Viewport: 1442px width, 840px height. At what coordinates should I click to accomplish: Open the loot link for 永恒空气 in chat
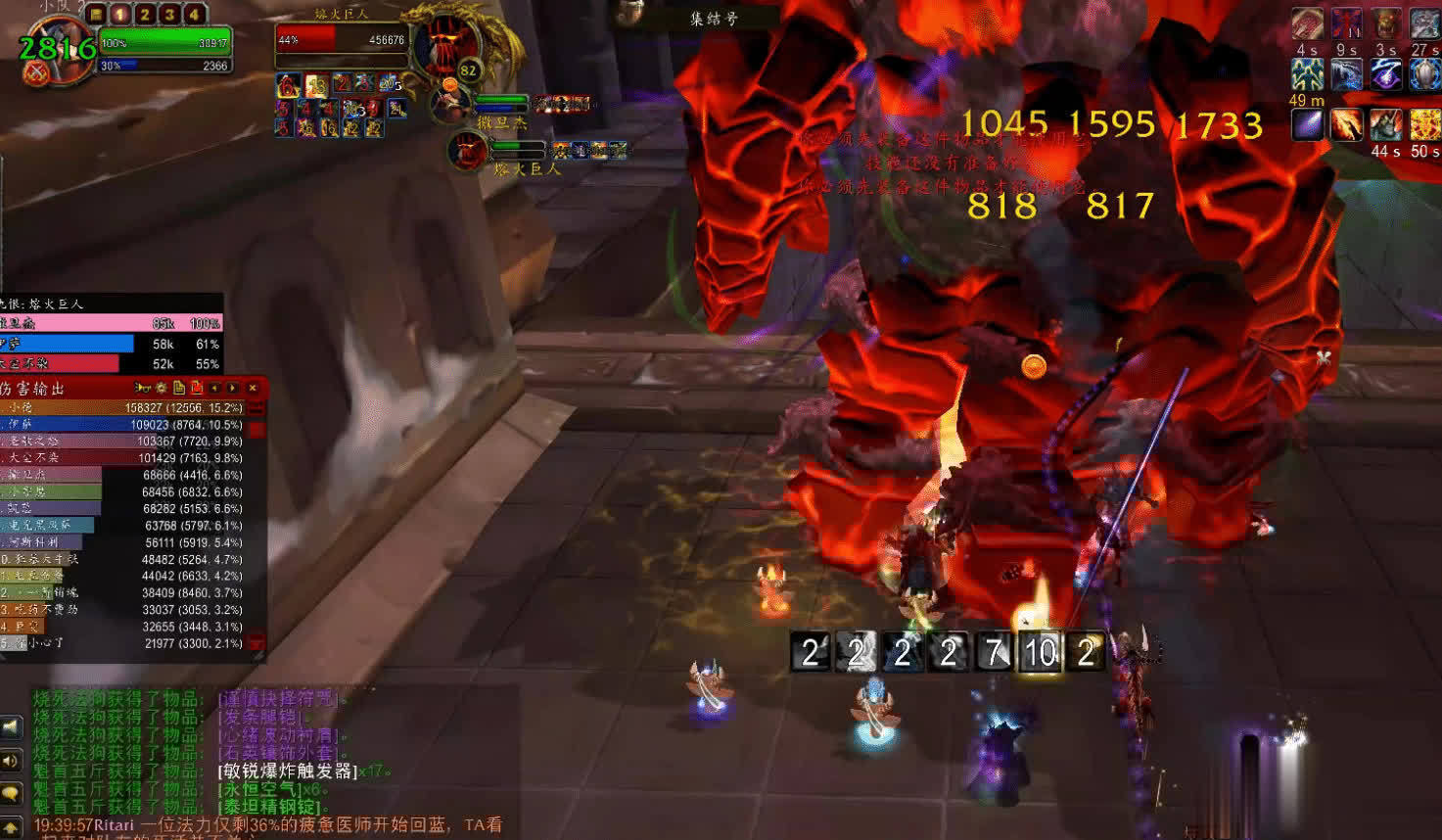[256, 788]
